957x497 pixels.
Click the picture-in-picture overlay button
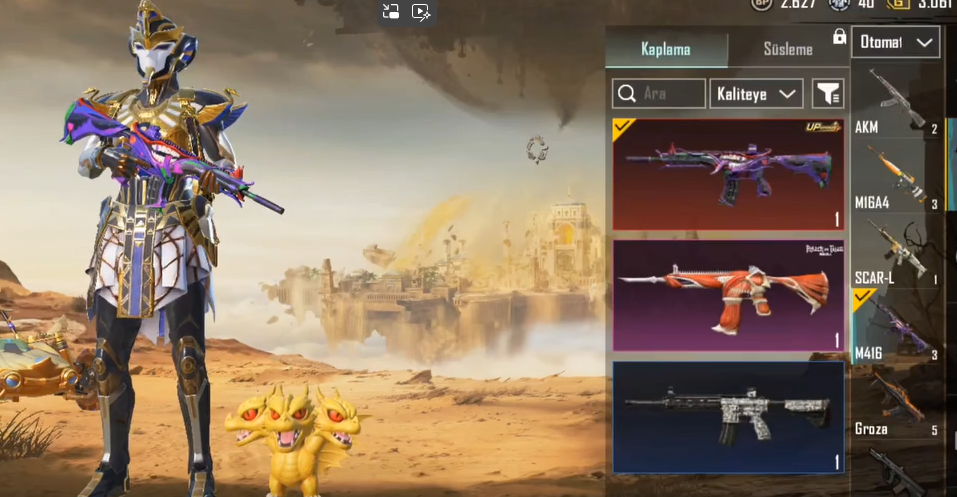(x=391, y=13)
